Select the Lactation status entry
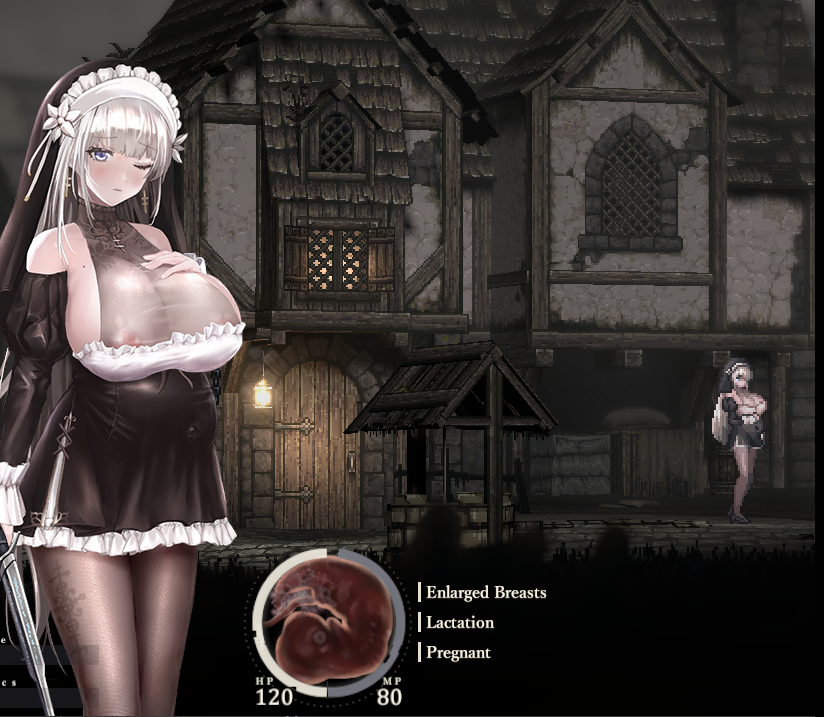The image size is (824, 717). (x=459, y=622)
